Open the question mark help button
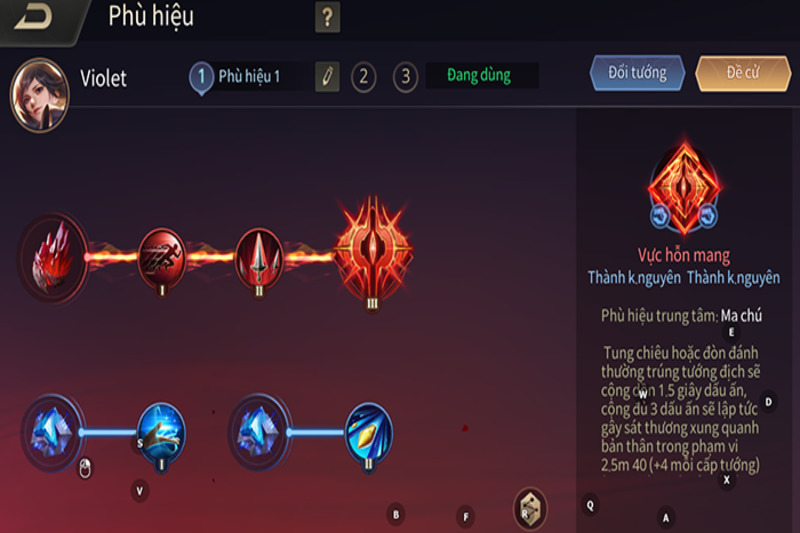The image size is (800, 533). coord(327,17)
